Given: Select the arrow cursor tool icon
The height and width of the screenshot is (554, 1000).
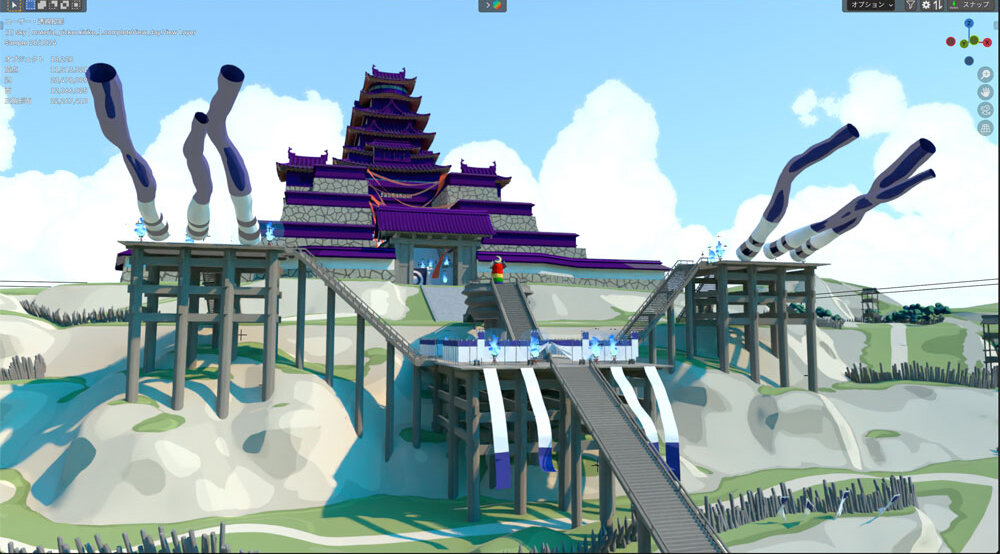Looking at the screenshot, I should (x=14, y=5).
